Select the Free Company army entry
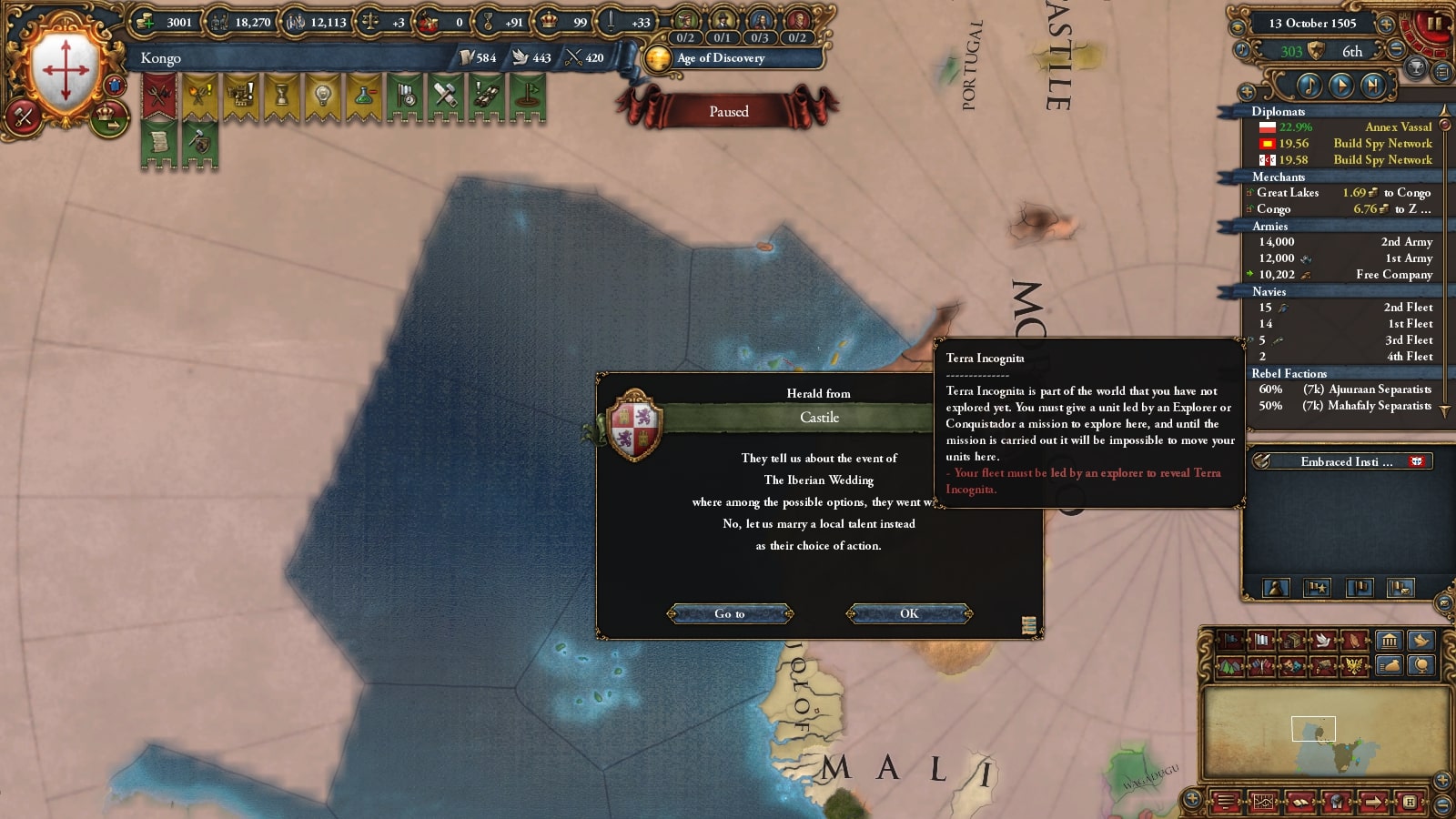Image resolution: width=1456 pixels, height=819 pixels. point(1345,275)
